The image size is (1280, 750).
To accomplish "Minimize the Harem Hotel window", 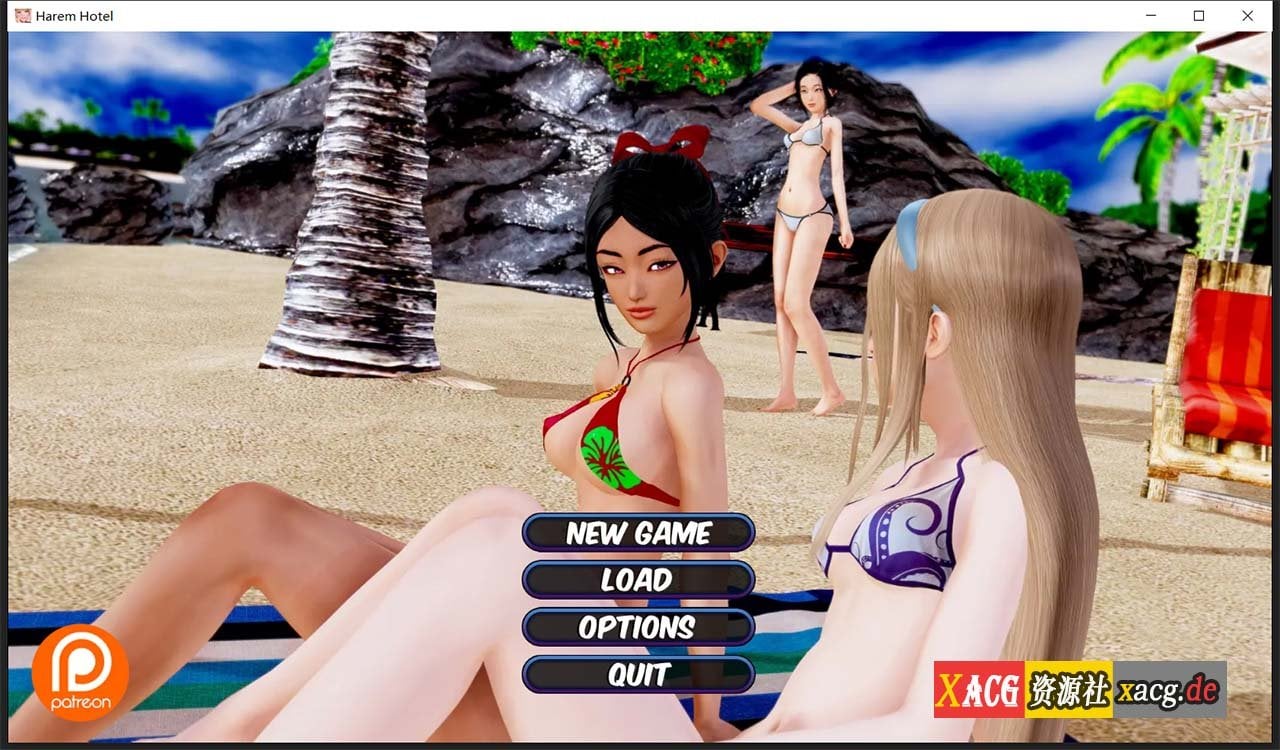I will click(1151, 16).
